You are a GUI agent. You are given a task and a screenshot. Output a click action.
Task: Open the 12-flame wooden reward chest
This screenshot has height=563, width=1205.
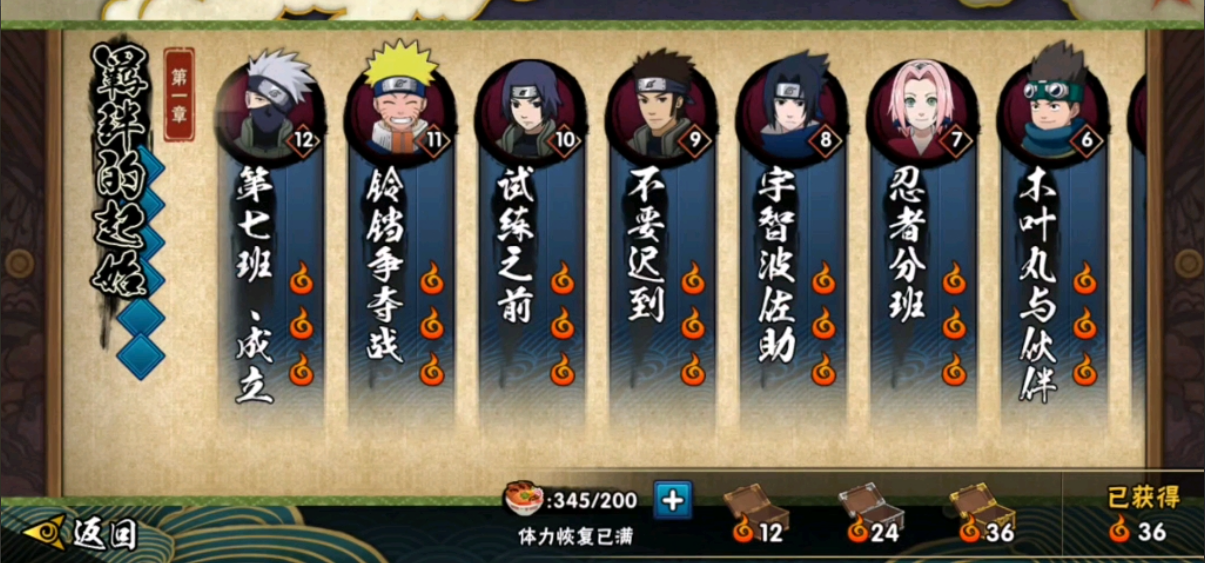tap(756, 506)
